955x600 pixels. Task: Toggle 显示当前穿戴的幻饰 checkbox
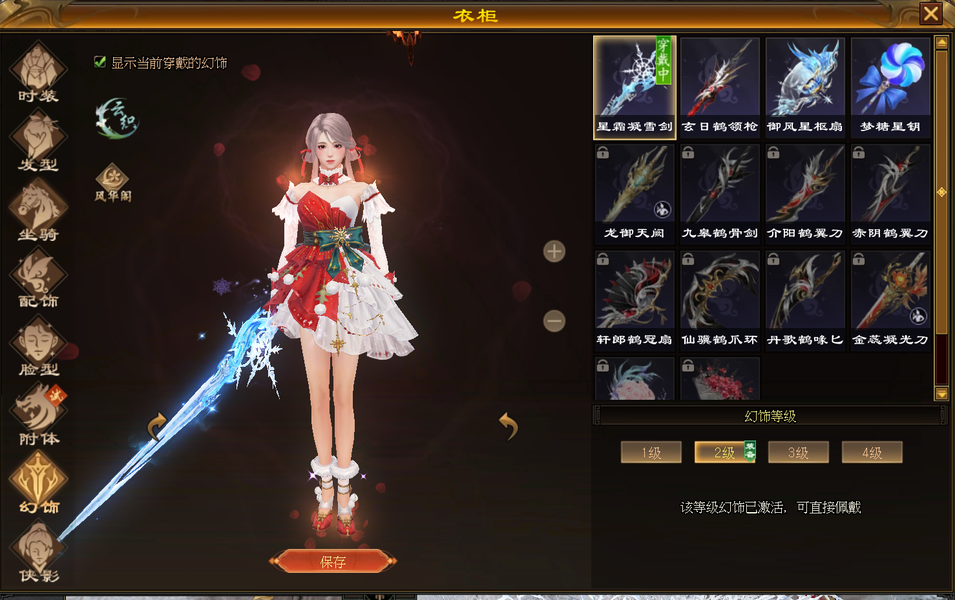(100, 62)
